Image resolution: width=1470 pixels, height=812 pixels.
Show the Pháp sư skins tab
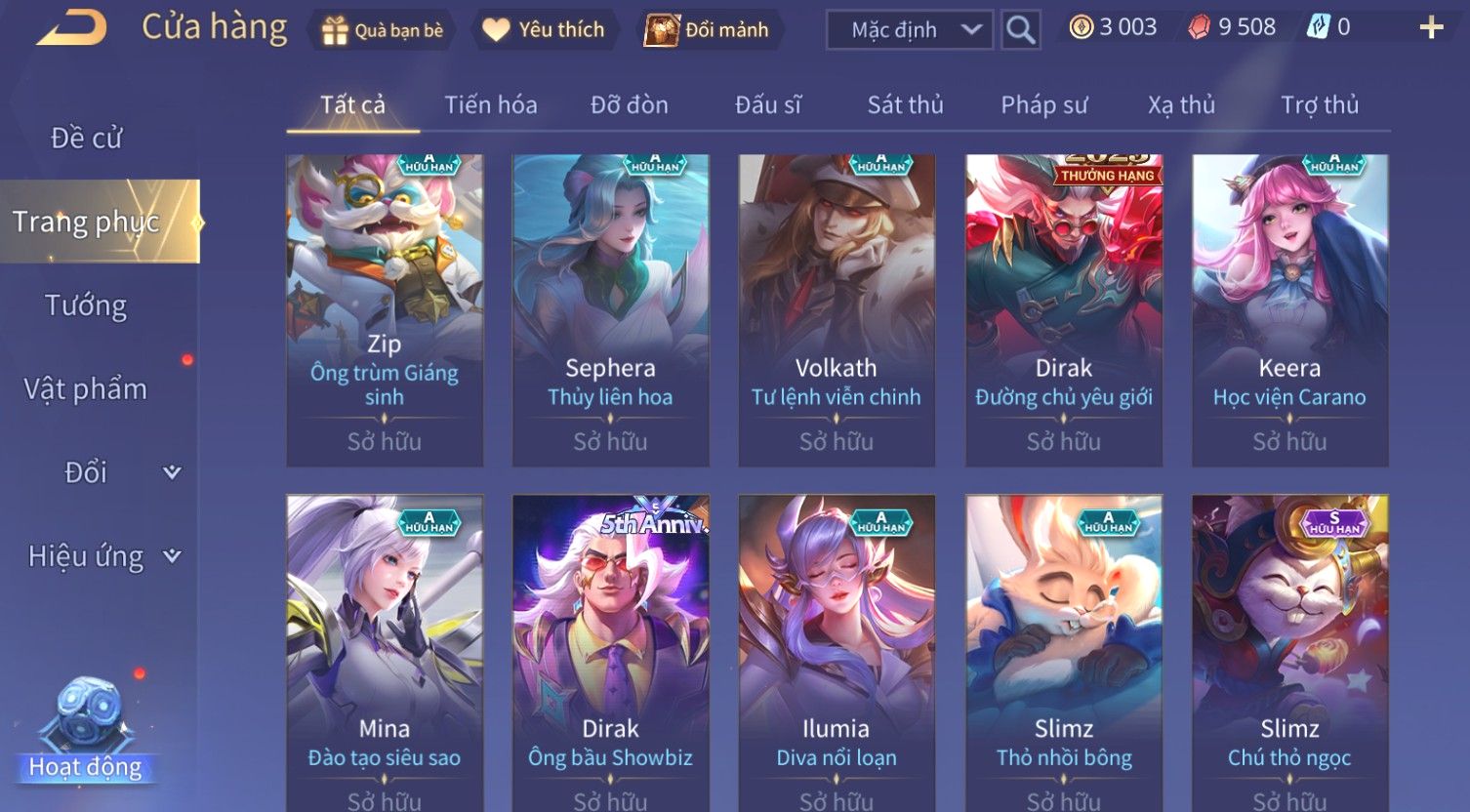[1043, 105]
